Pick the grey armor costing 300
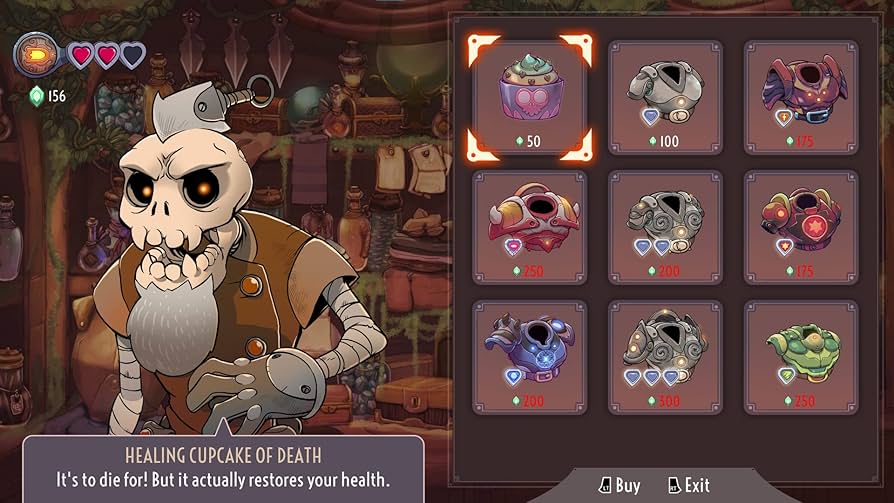The image size is (894, 503). pyautogui.click(x=665, y=357)
